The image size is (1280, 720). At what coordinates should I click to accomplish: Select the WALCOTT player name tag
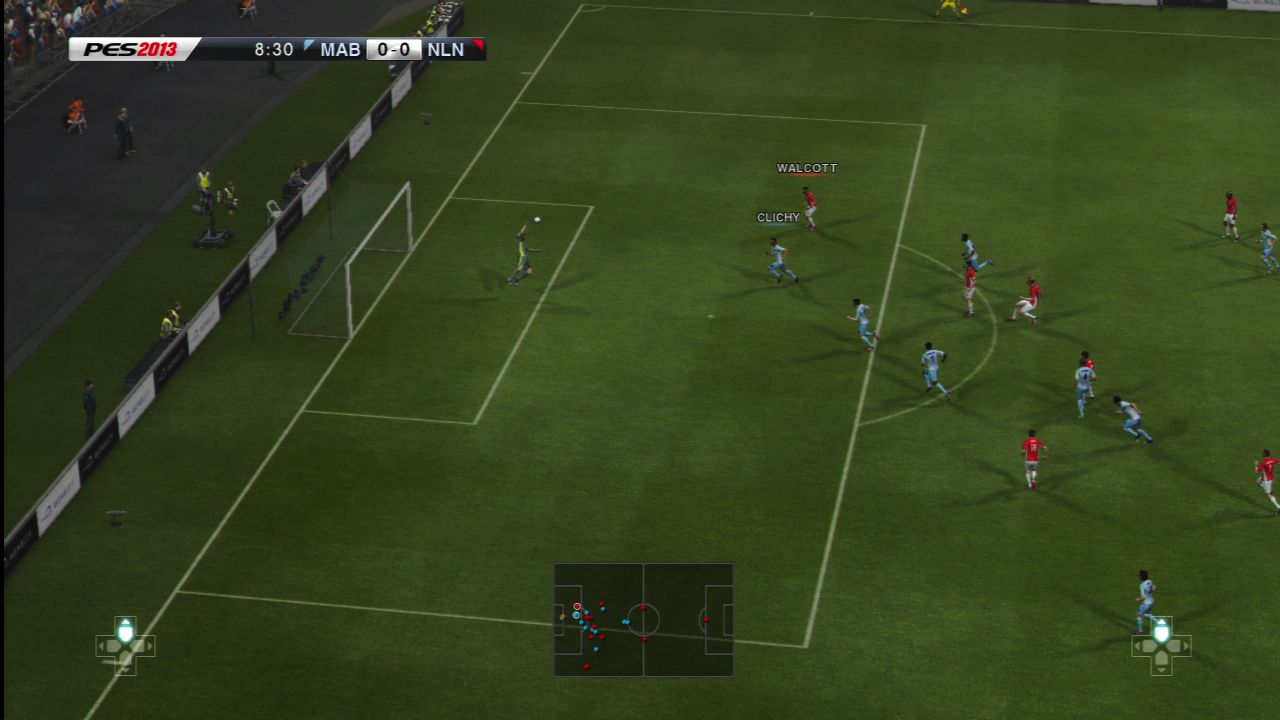click(807, 168)
